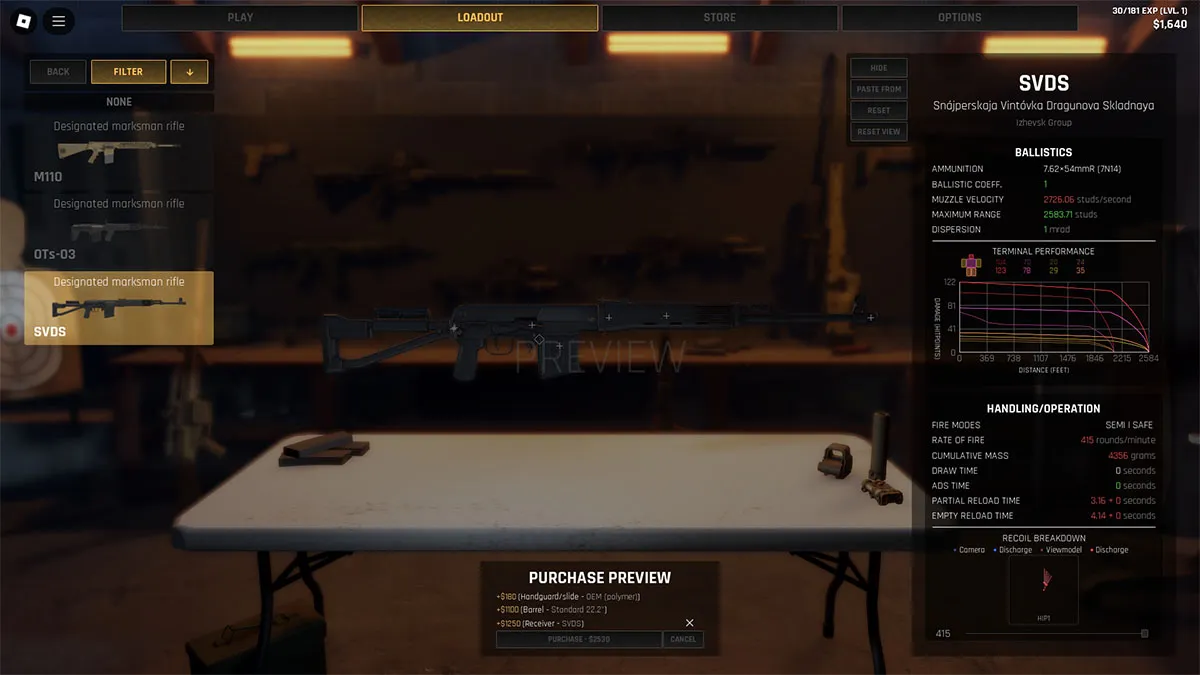Choose the None weapon entry
Screen dimensions: 1200x675
tap(119, 102)
